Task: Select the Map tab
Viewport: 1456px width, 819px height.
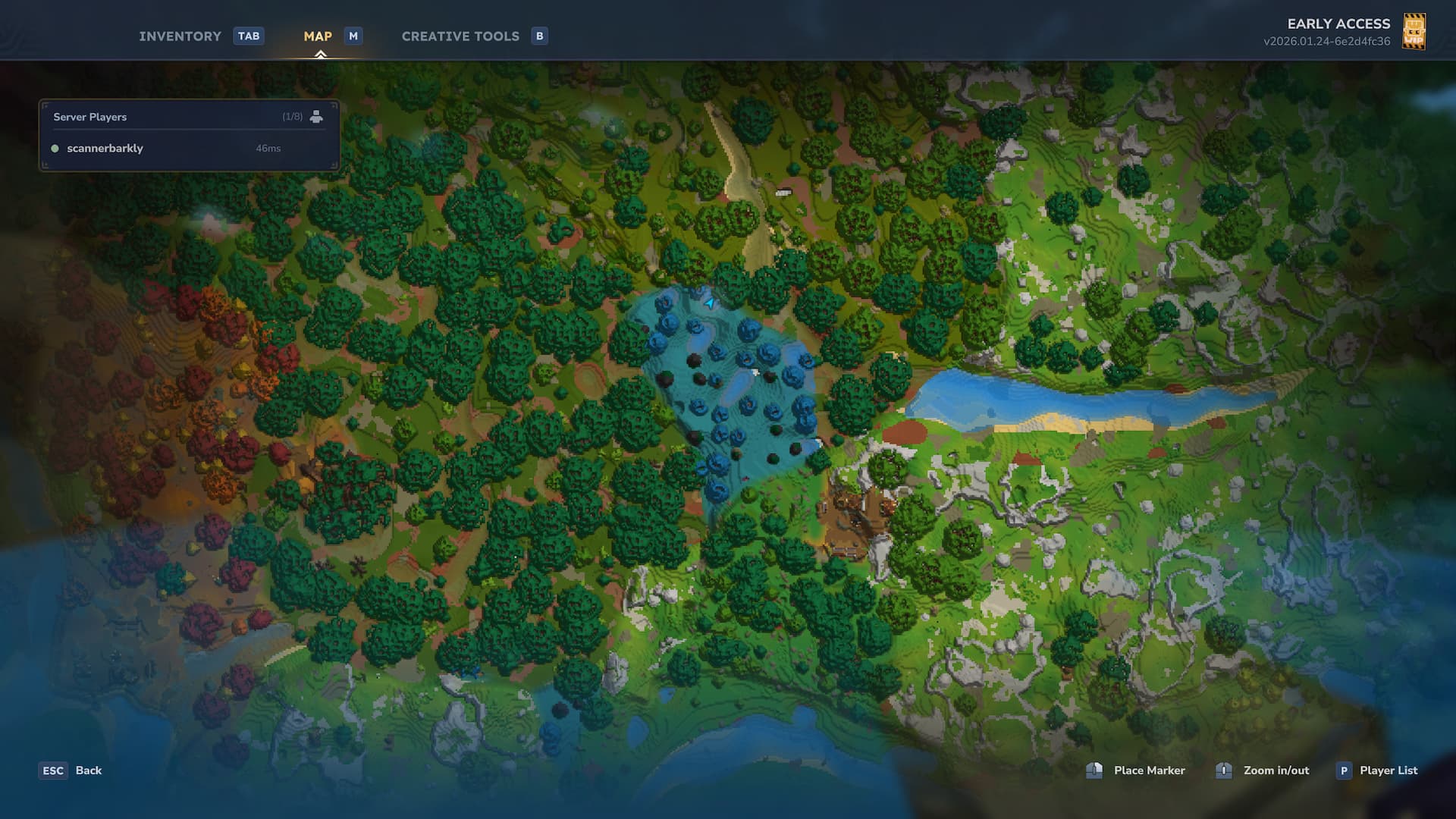Action: 318,36
